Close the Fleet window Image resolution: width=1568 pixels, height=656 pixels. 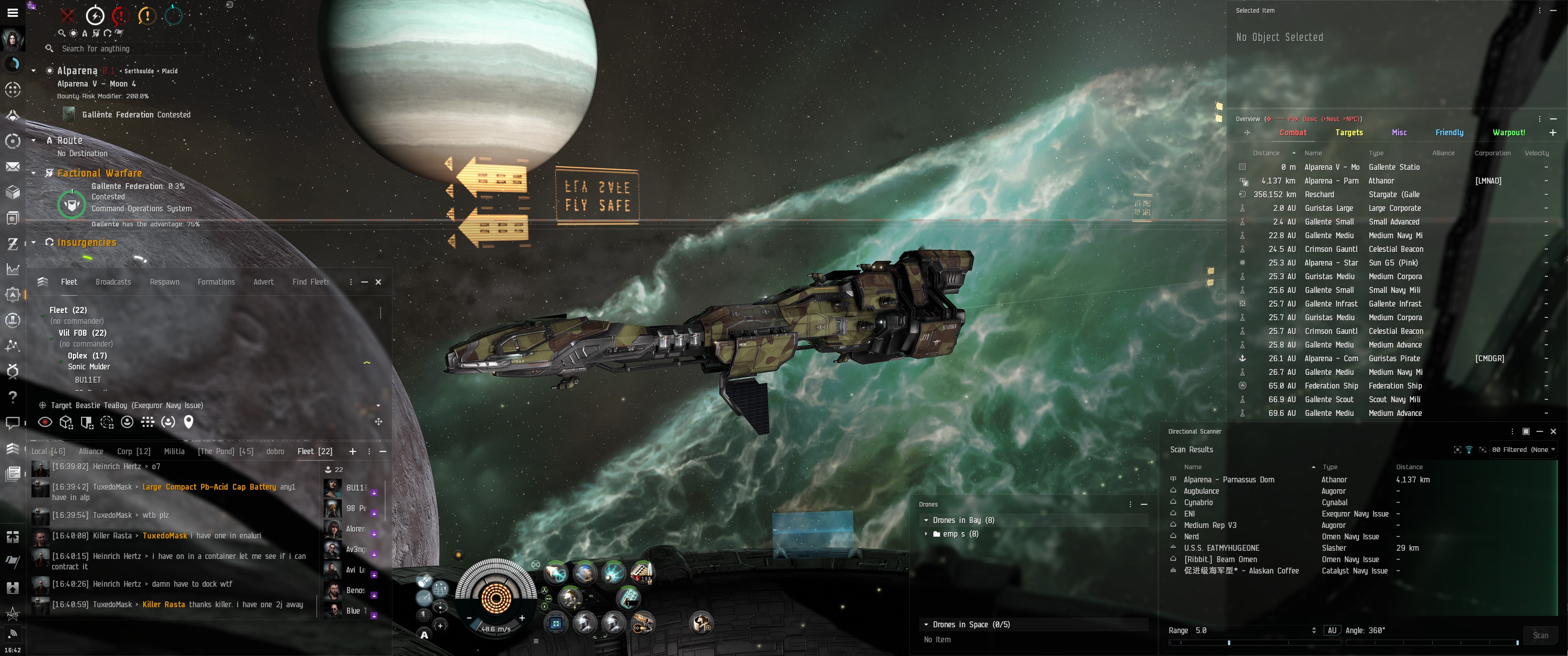(378, 282)
